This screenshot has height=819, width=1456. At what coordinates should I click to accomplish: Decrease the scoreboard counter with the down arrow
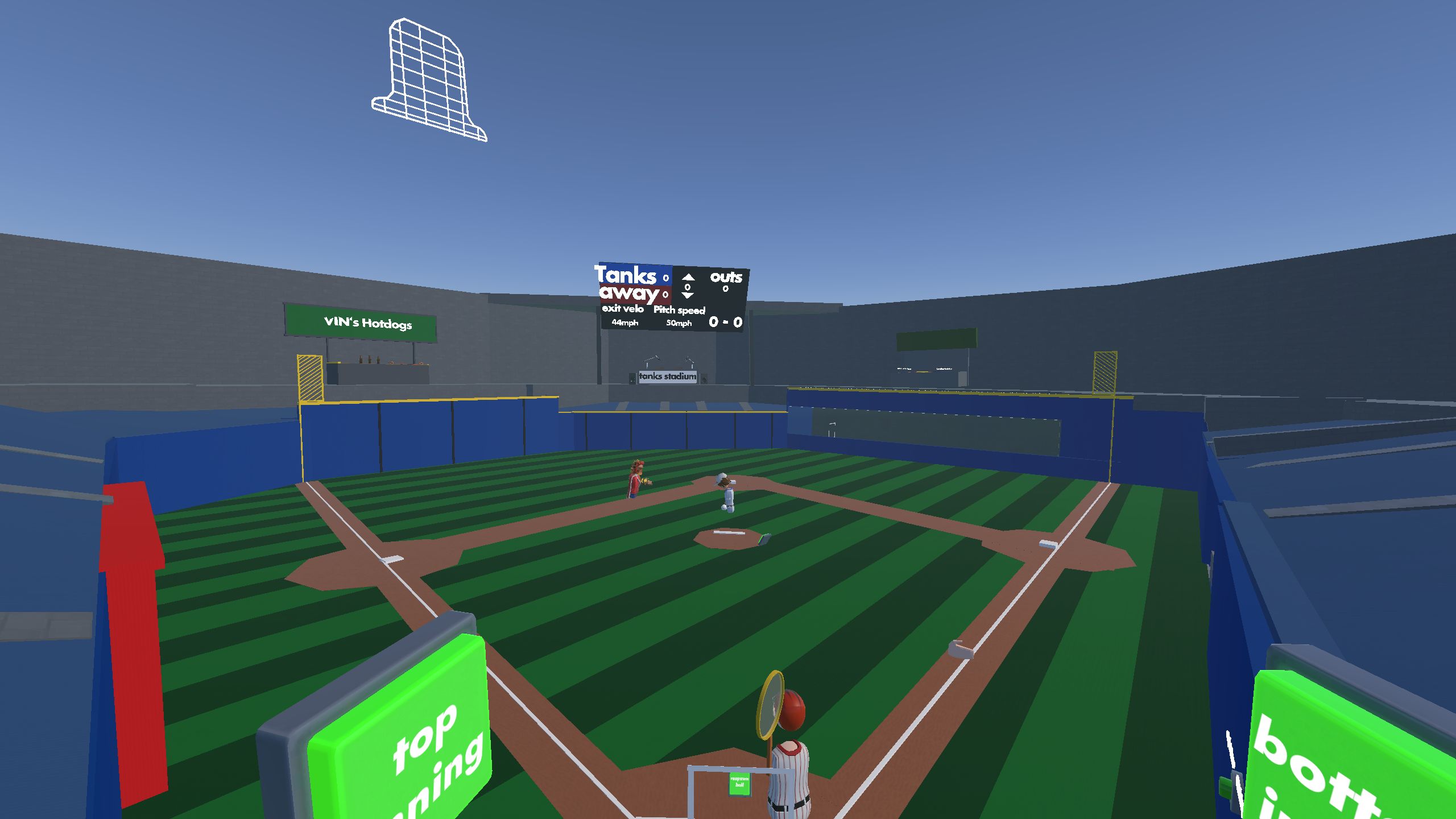point(688,296)
